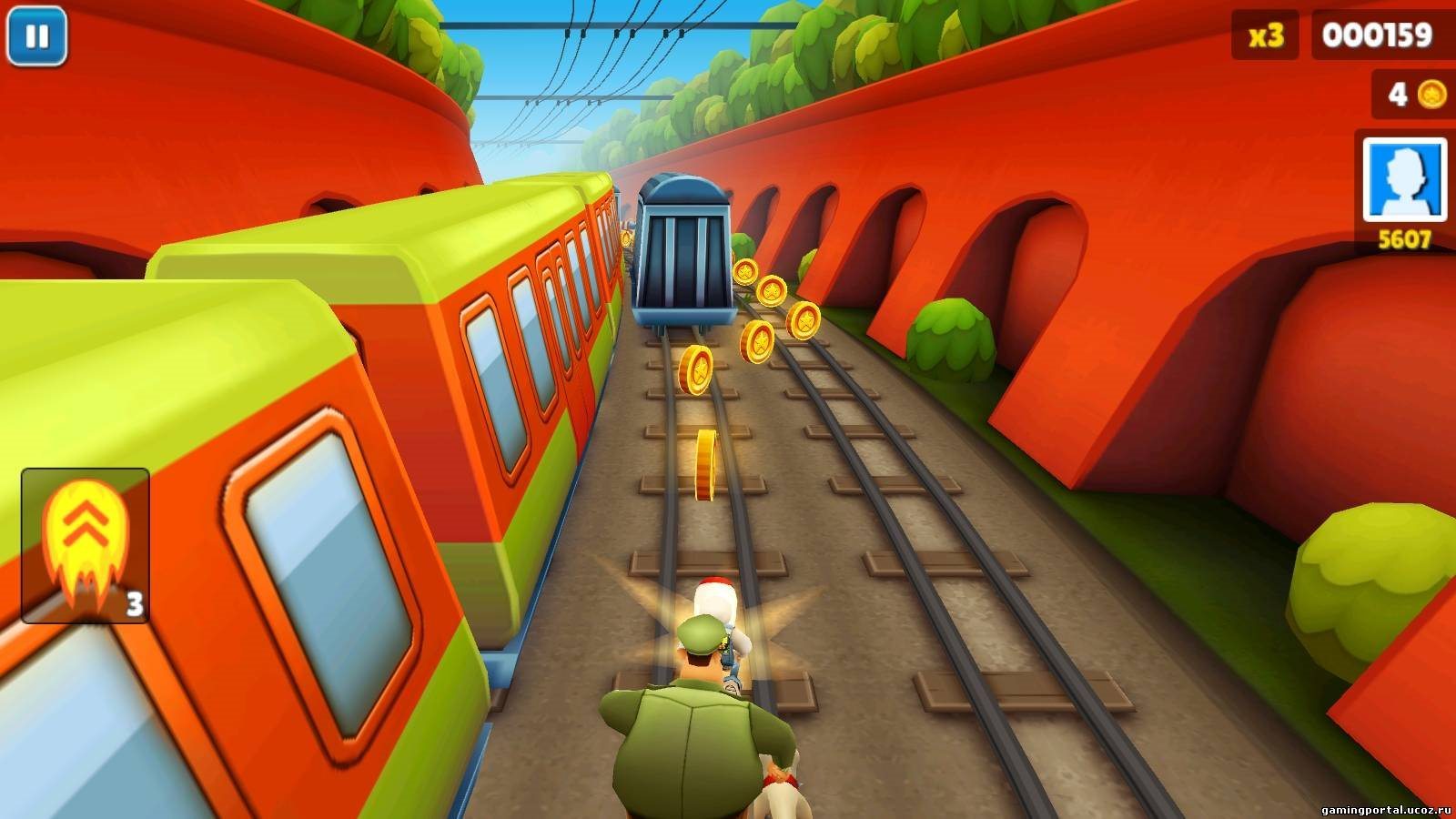The width and height of the screenshot is (1456, 819).
Task: Click the 5607 score under the avatar
Action: click(1404, 237)
